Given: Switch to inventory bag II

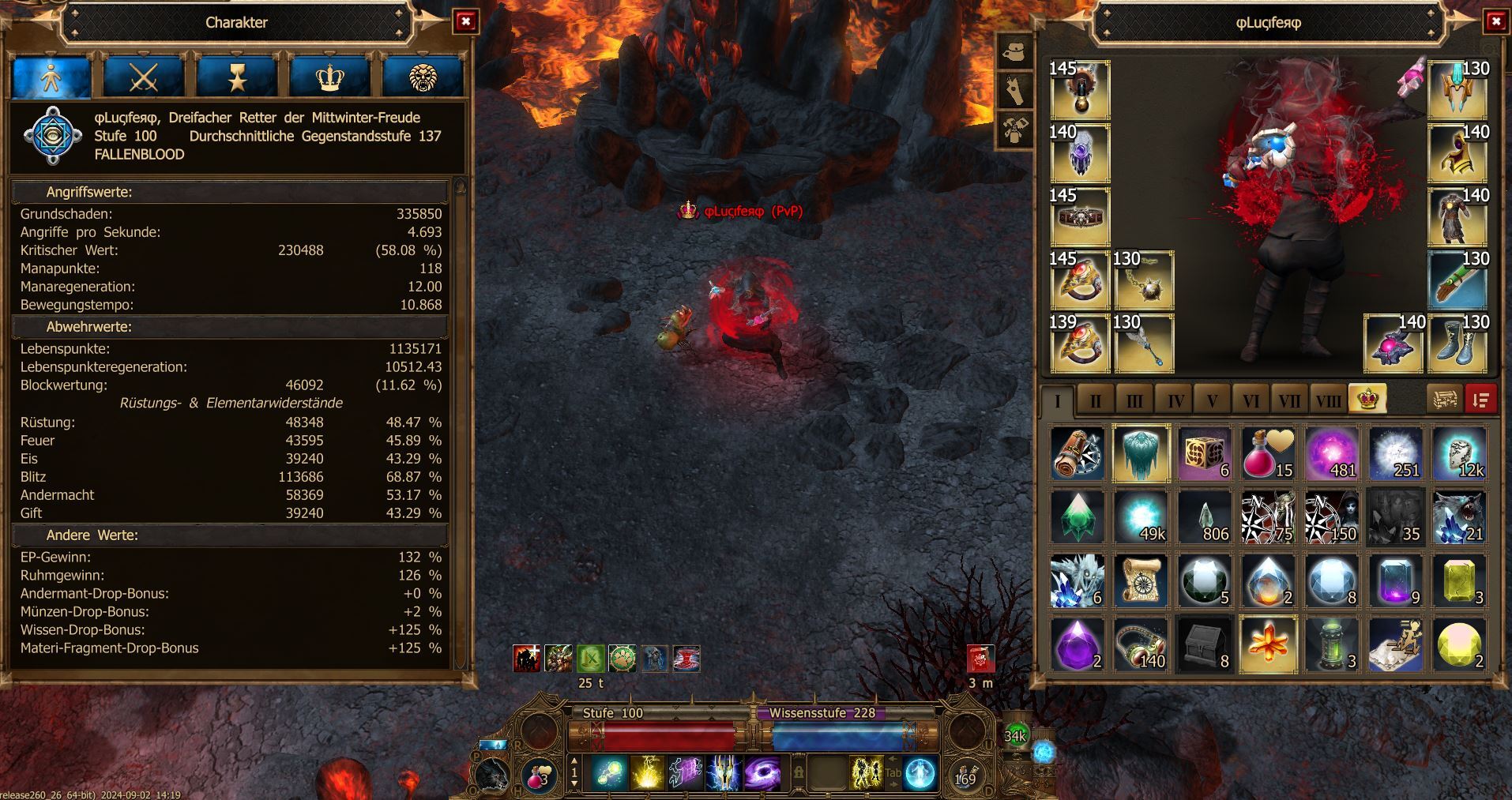Looking at the screenshot, I should tap(1096, 400).
